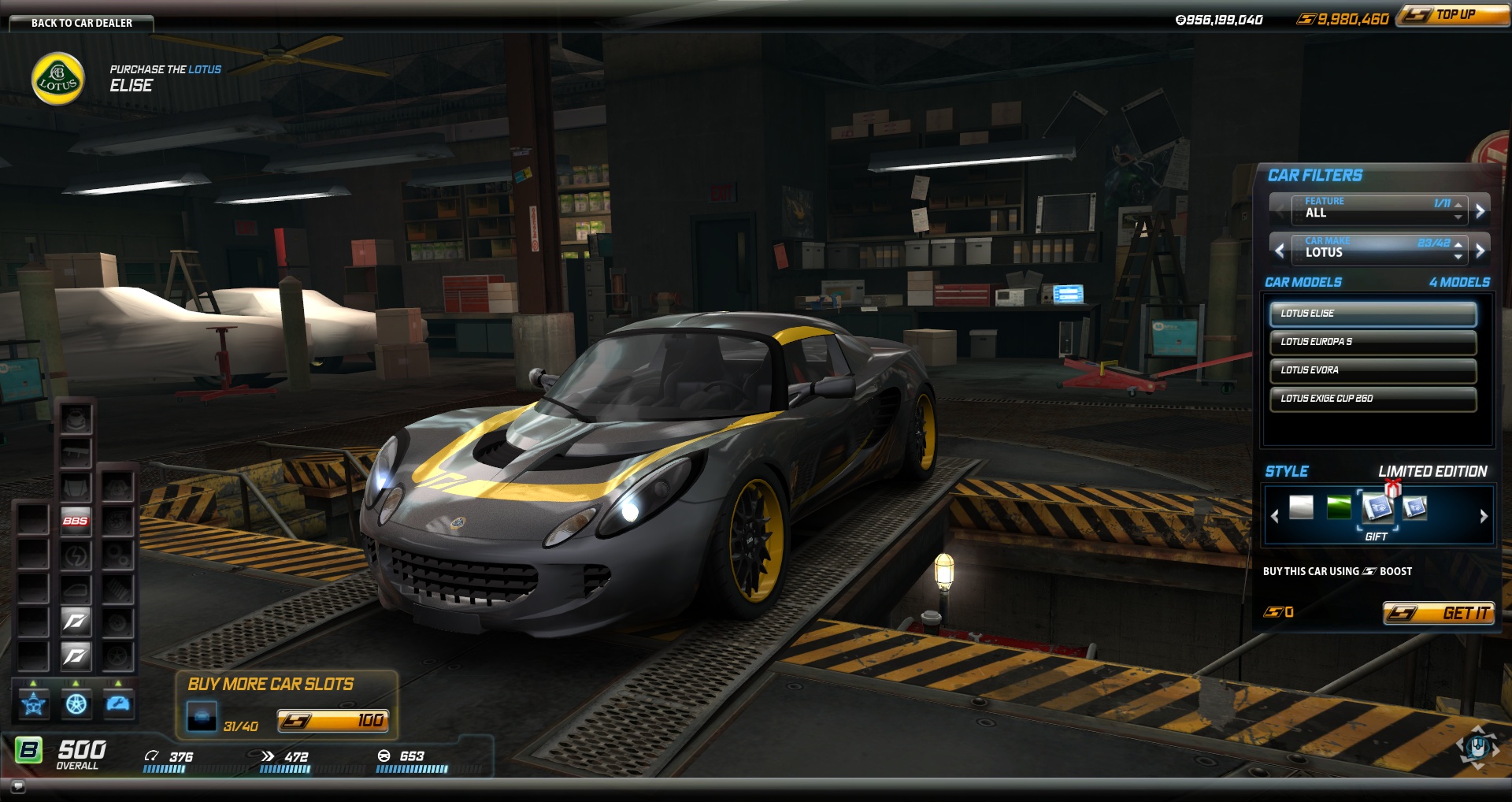Viewport: 1512px width, 802px height.
Task: Choose the green paint style swatch
Action: coord(1339,508)
